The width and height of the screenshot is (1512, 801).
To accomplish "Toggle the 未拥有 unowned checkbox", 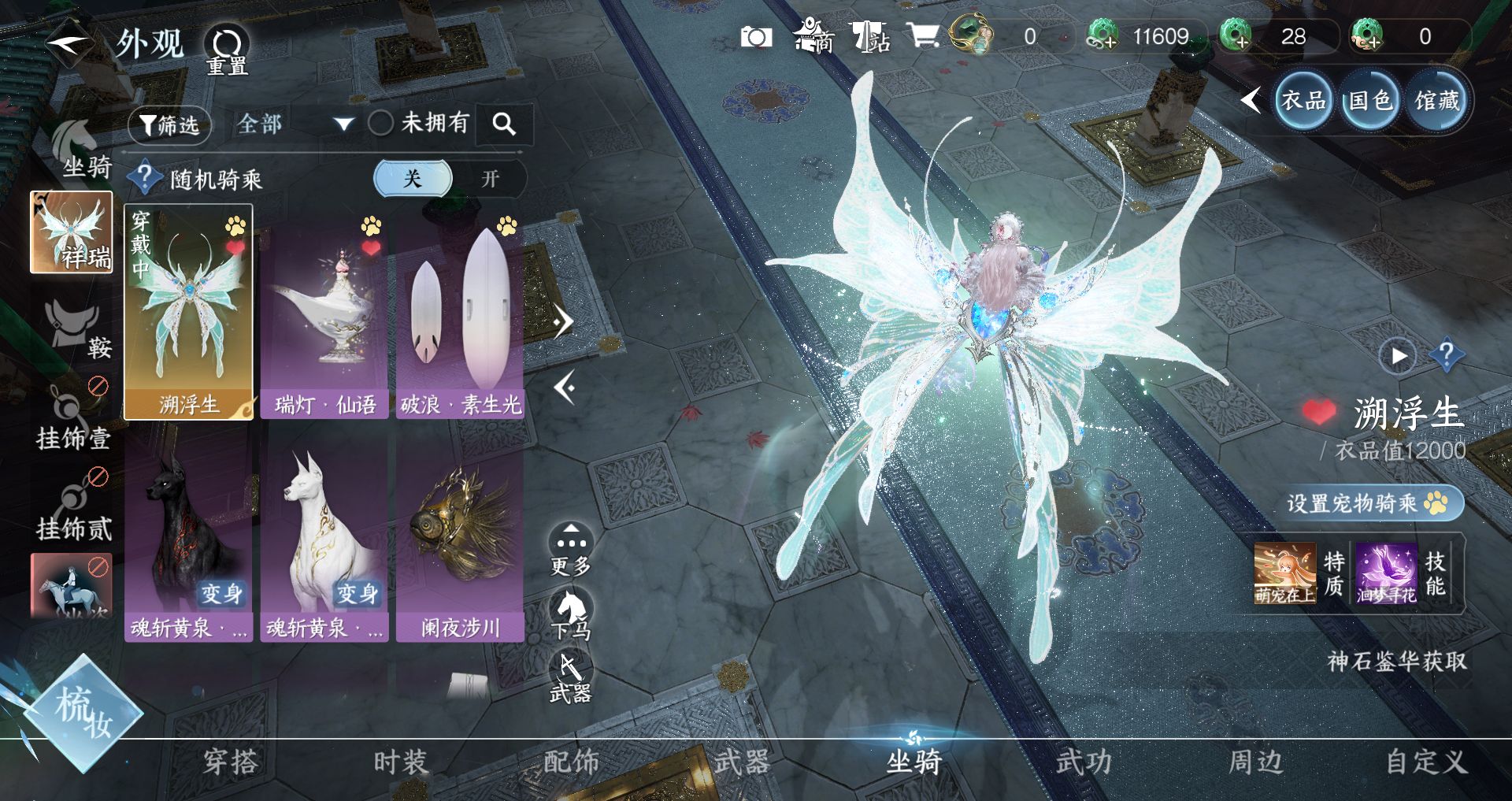I will tap(381, 123).
